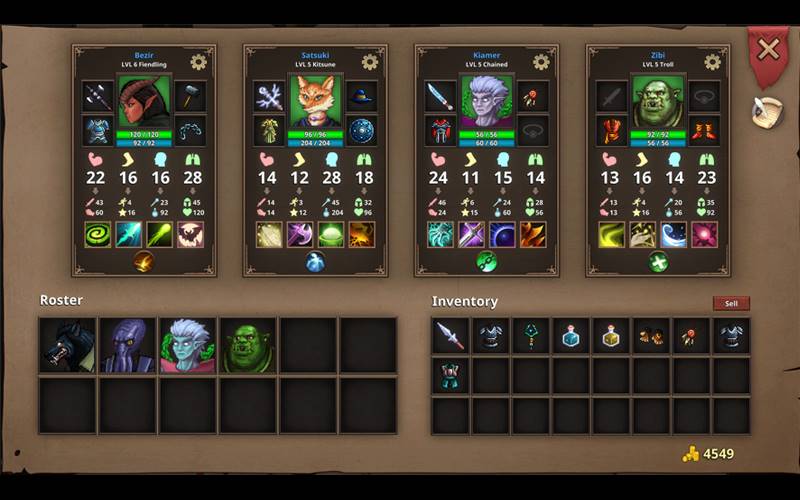The width and height of the screenshot is (800, 500).
Task: Click the Sell button above inventory
Action: point(731,303)
